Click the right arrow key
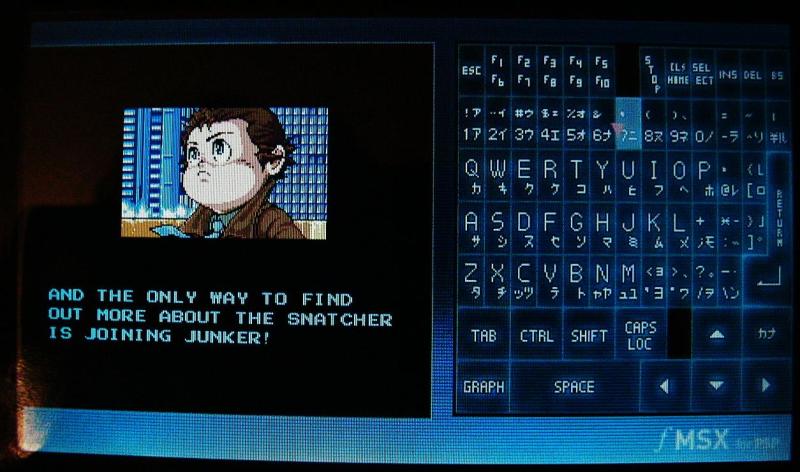This screenshot has width=800, height=472. point(766,386)
